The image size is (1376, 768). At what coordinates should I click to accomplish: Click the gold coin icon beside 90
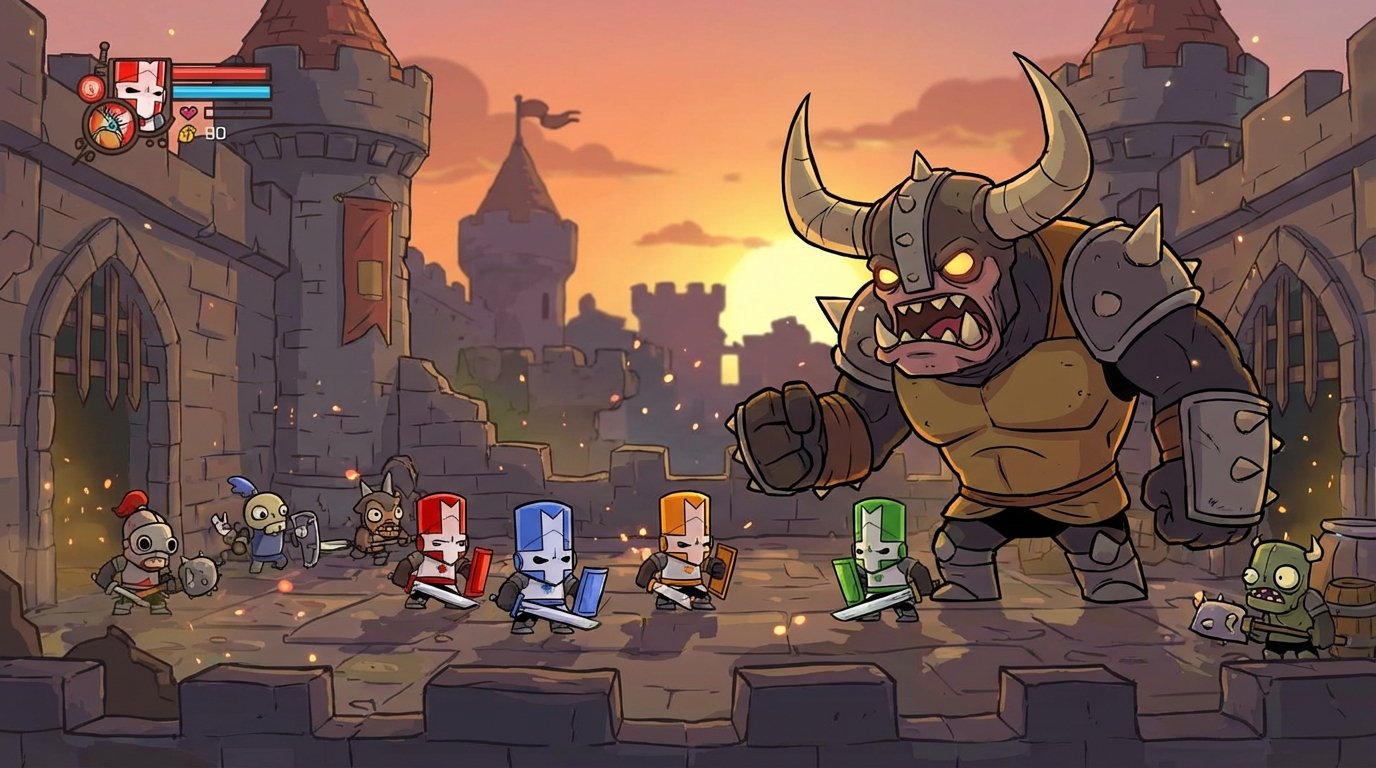(188, 132)
